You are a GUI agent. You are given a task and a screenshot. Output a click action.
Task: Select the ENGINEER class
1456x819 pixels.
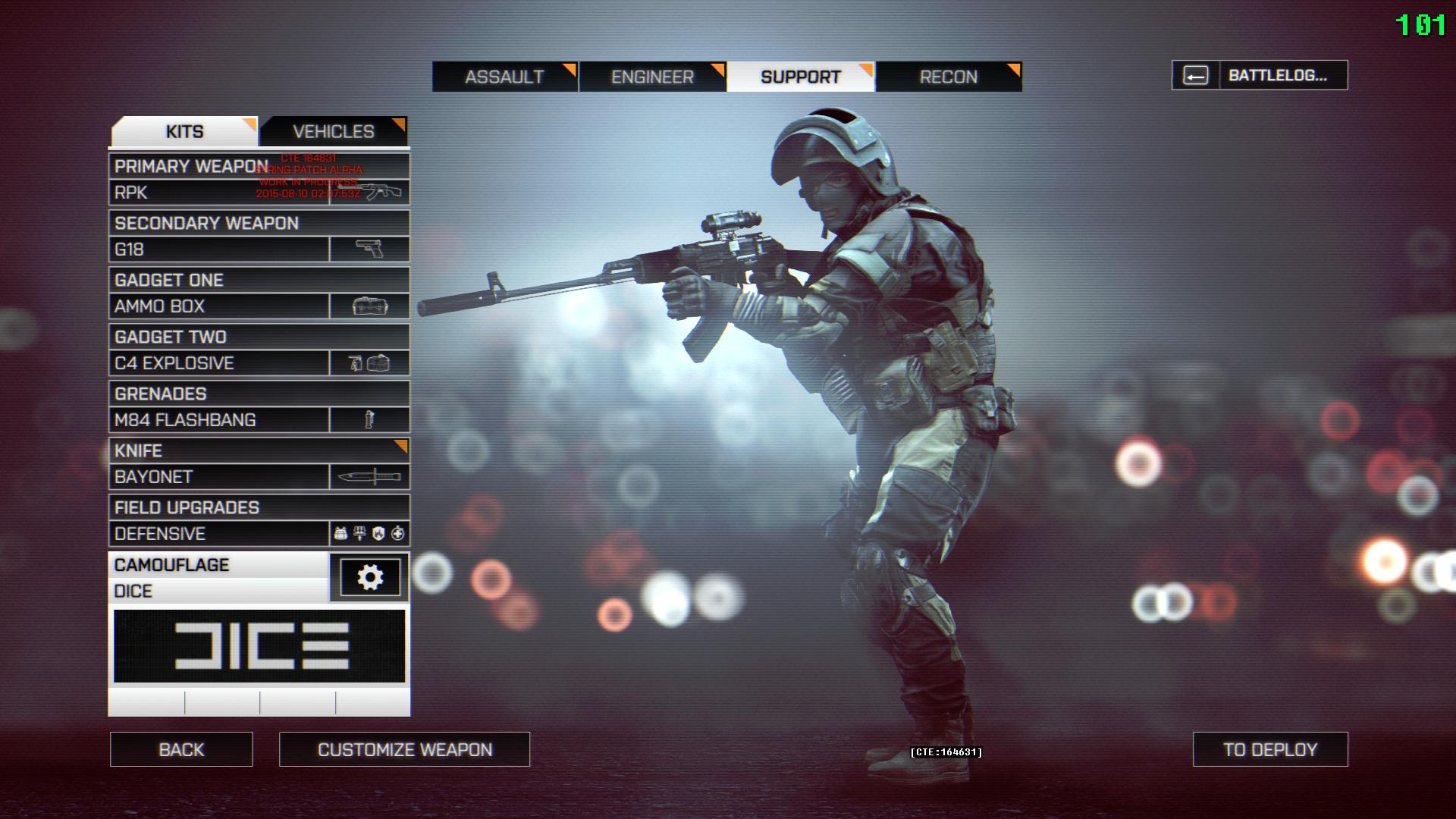coord(652,77)
